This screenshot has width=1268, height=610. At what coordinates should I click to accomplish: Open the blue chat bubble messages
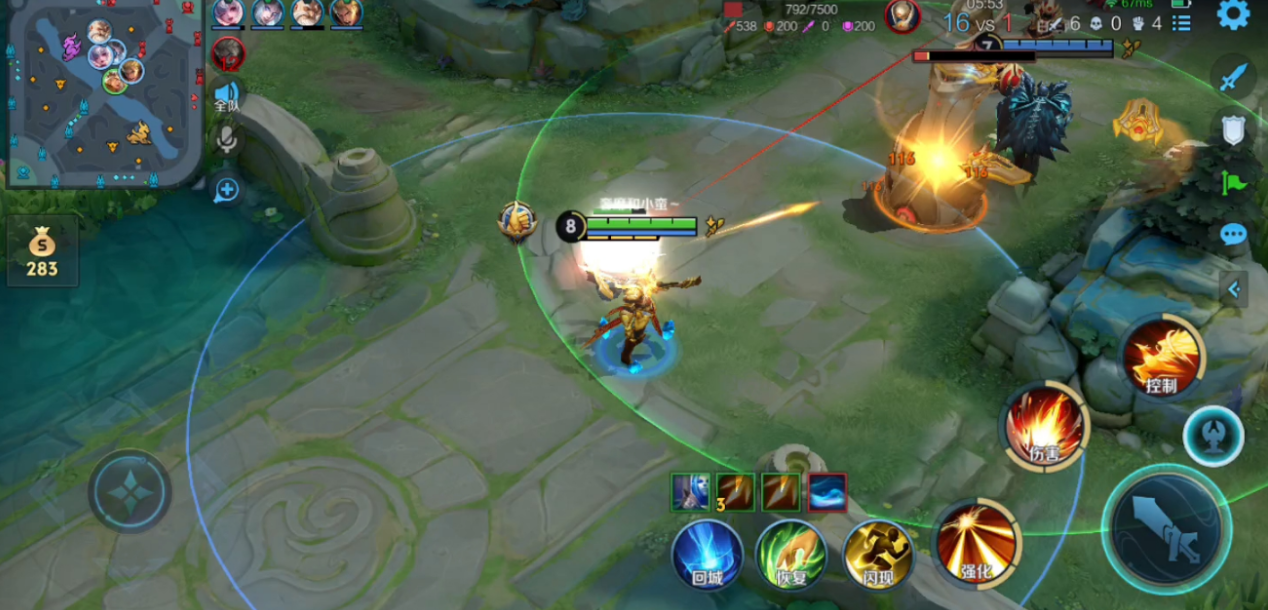point(1234,235)
